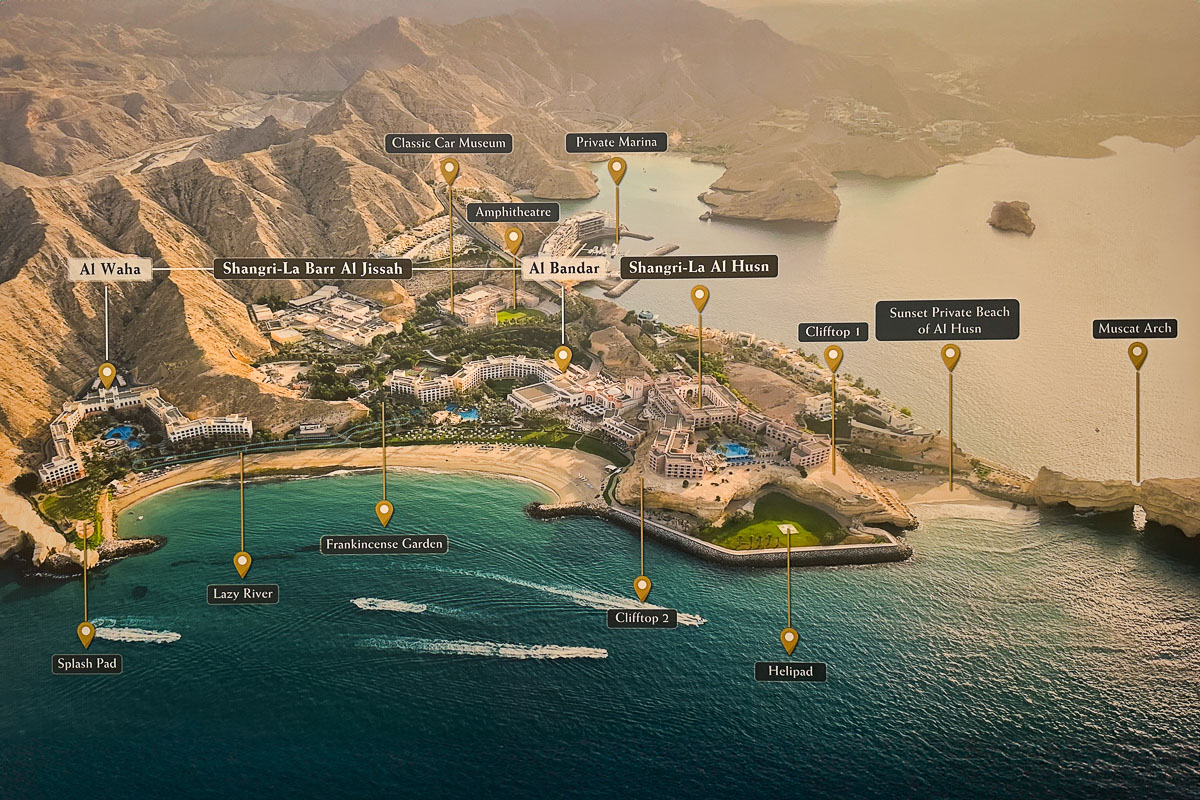This screenshot has width=1200, height=800.
Task: Select the Clifftop 2 label
Action: (642, 618)
